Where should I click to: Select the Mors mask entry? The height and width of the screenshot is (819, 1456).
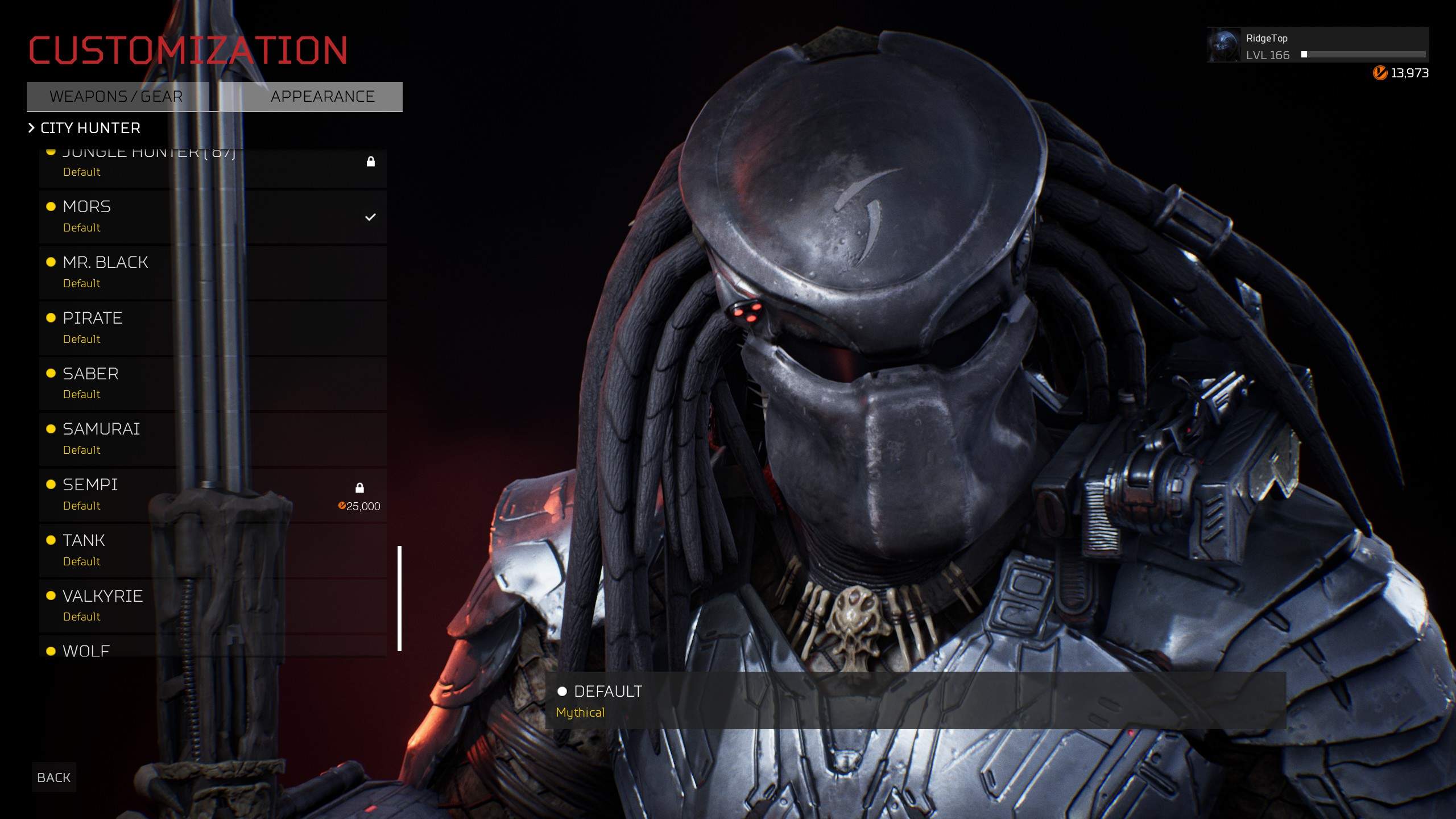click(213, 217)
